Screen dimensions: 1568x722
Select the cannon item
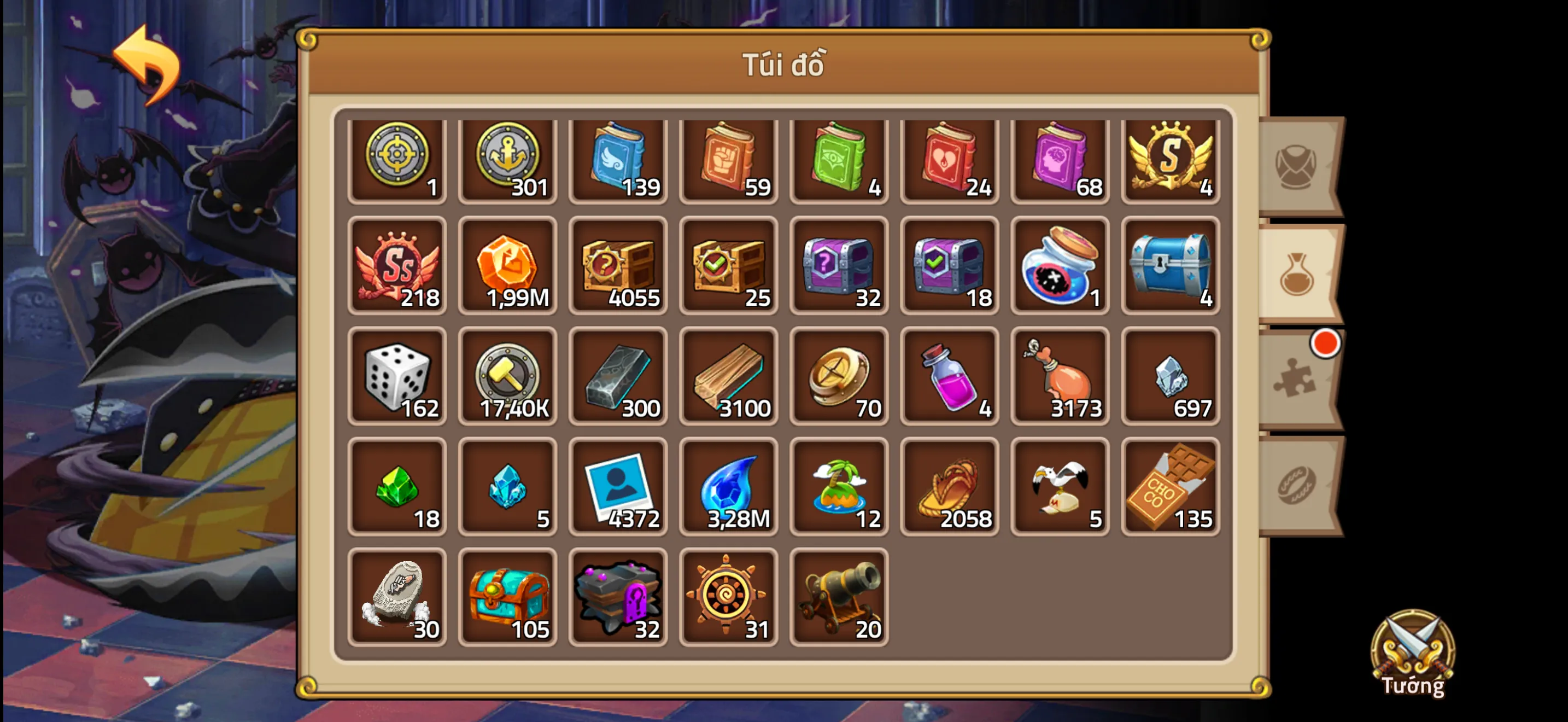(839, 597)
